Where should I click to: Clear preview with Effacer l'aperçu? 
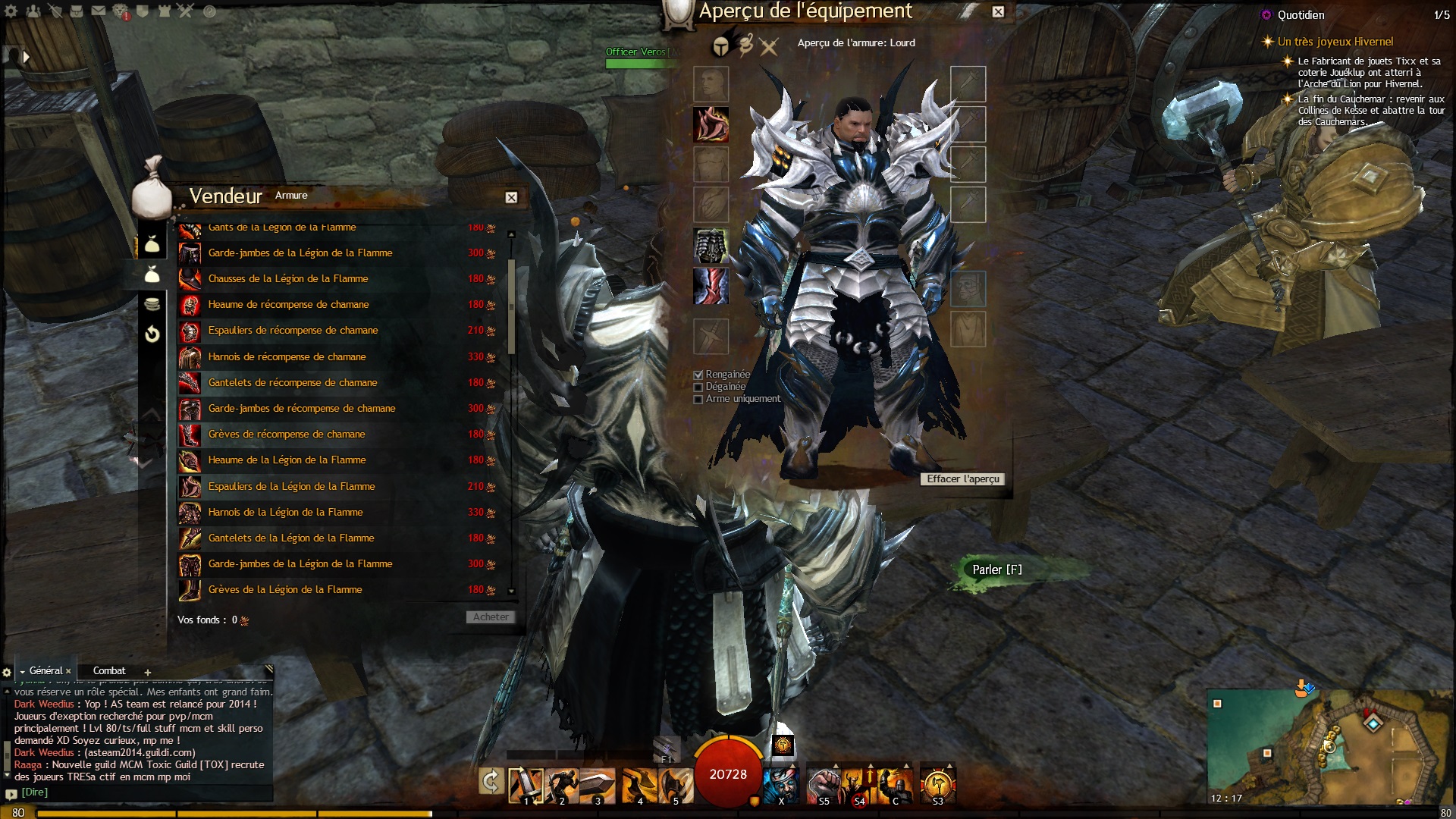pos(963,479)
